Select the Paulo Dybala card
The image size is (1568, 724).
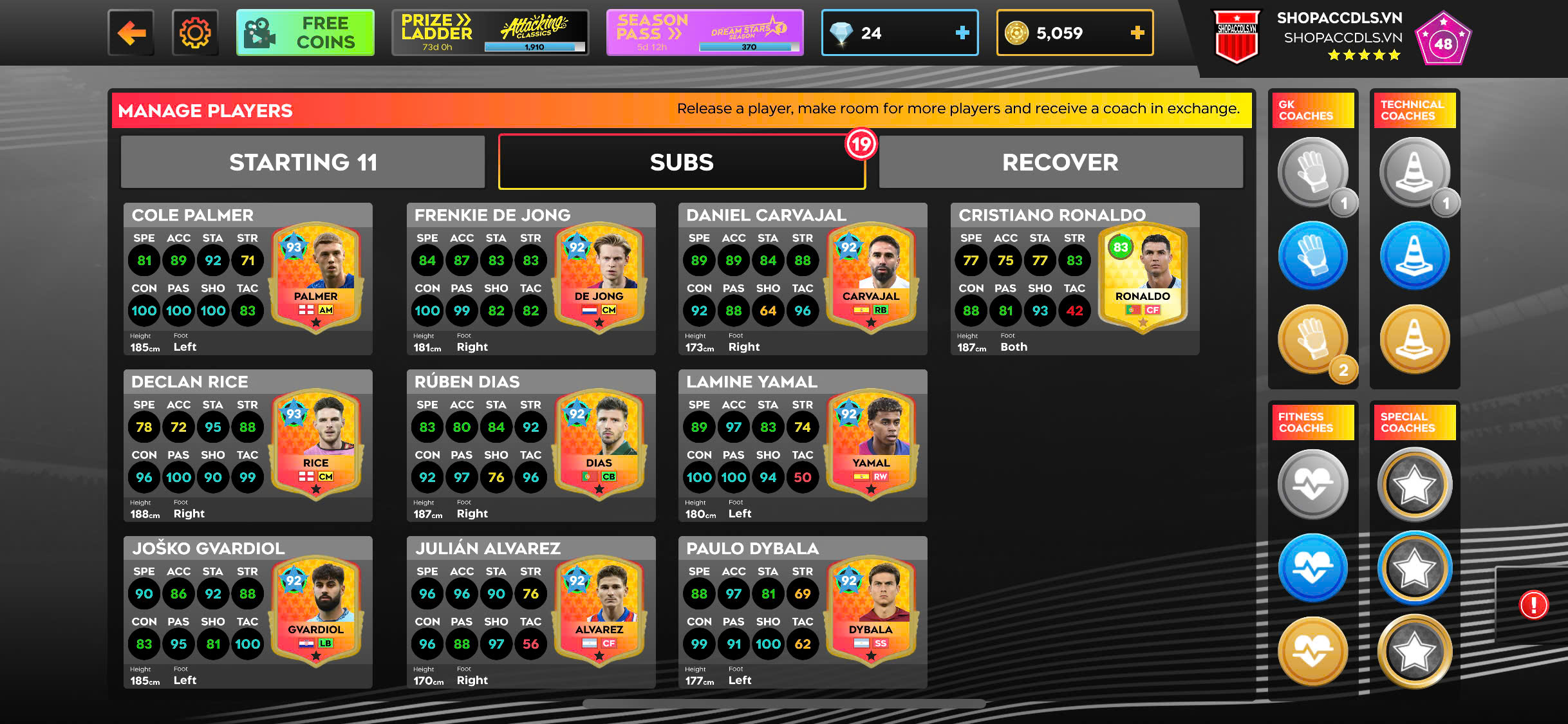coord(803,612)
